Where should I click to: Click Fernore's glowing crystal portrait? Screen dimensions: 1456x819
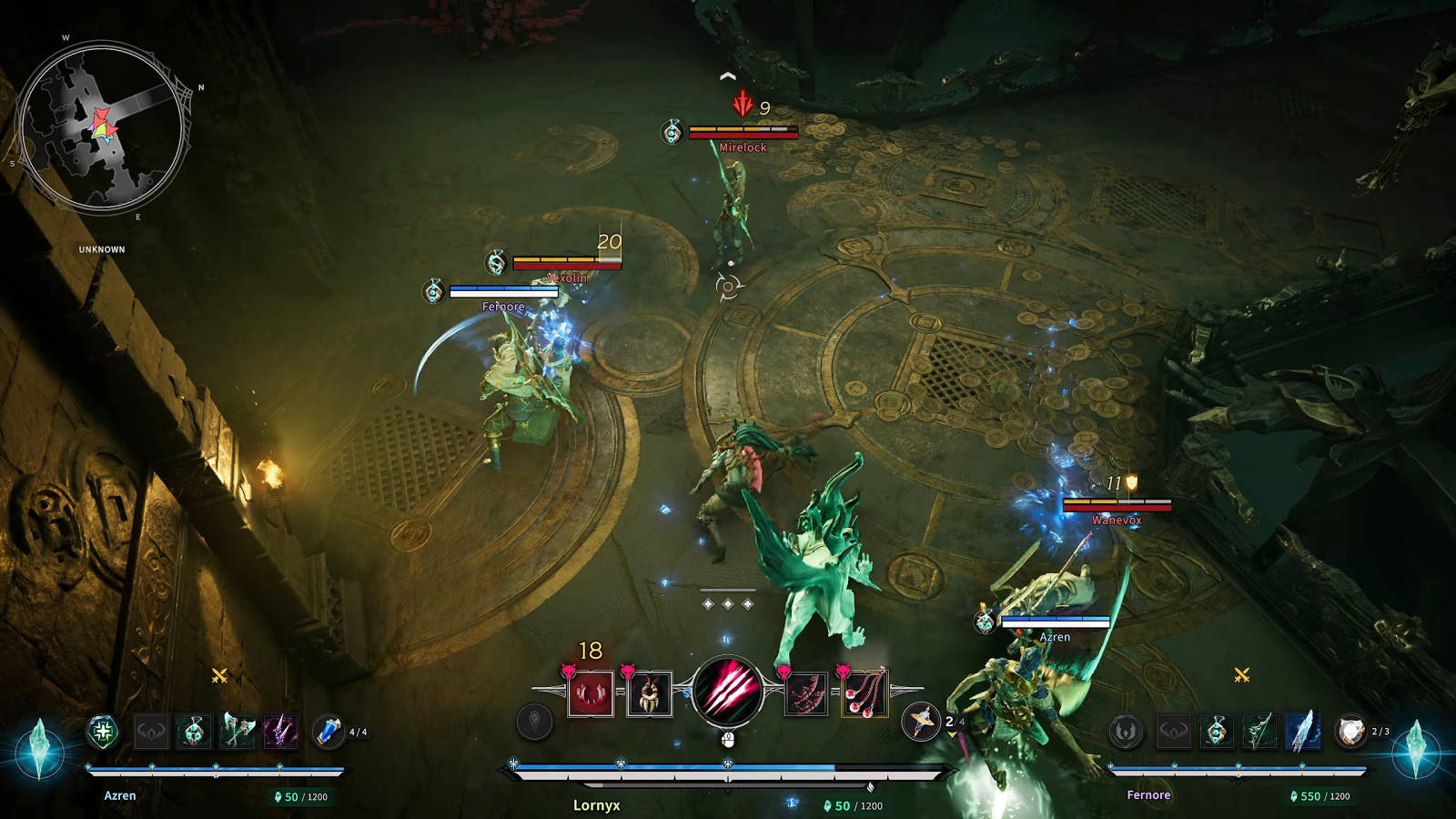(x=1416, y=749)
